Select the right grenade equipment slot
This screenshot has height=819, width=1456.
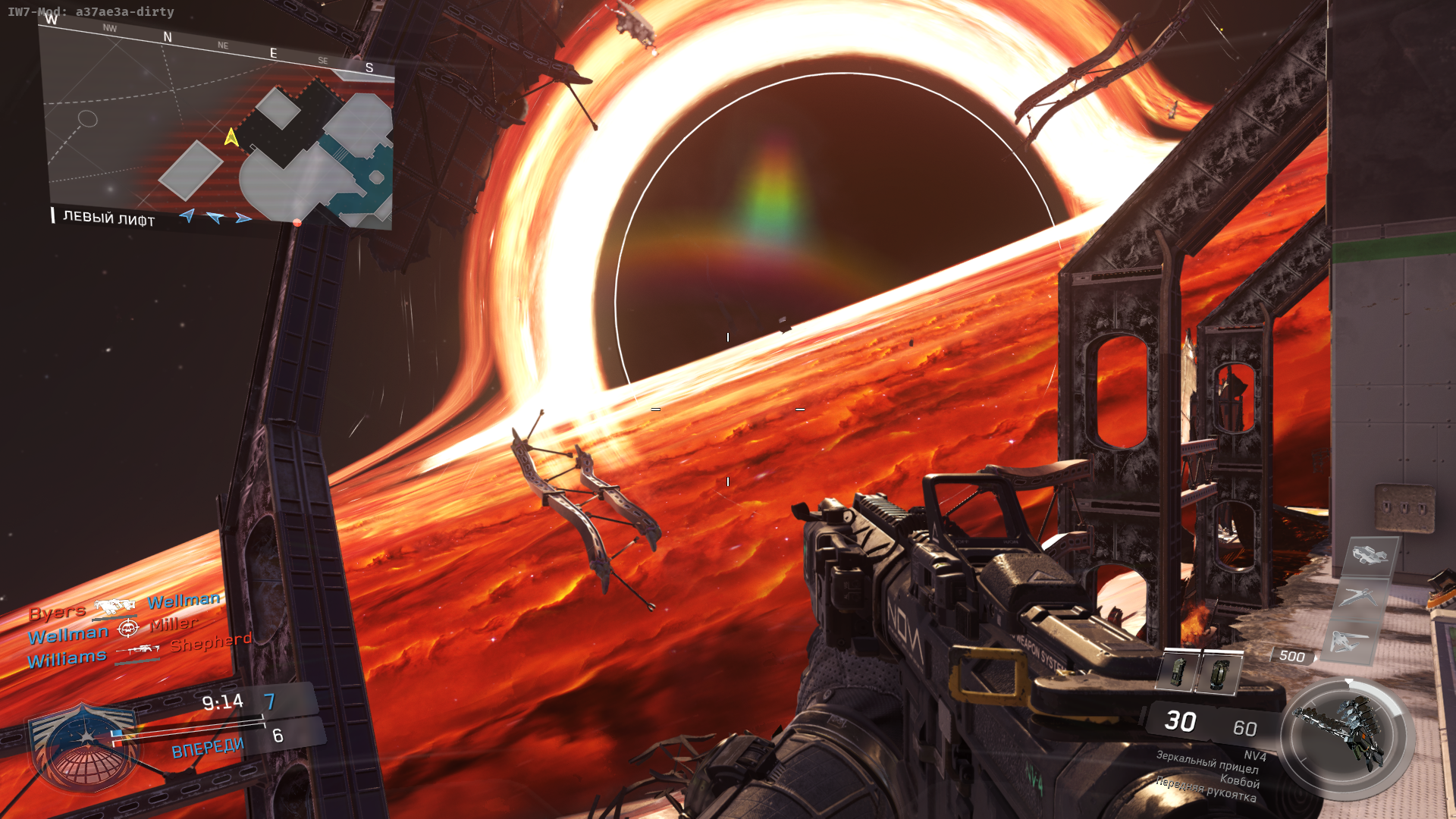point(1218,673)
